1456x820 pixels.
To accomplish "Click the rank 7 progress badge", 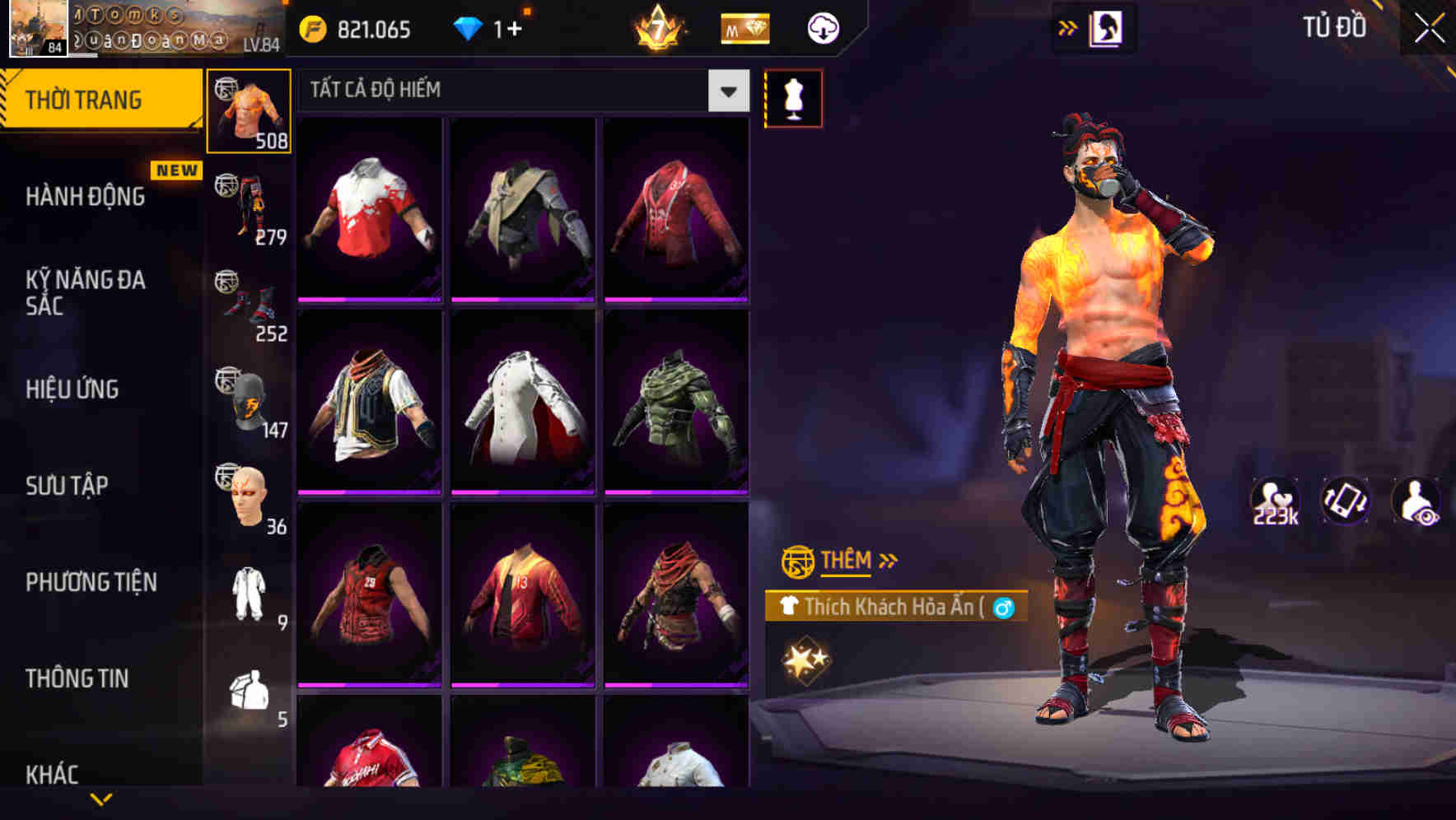I will (x=656, y=27).
